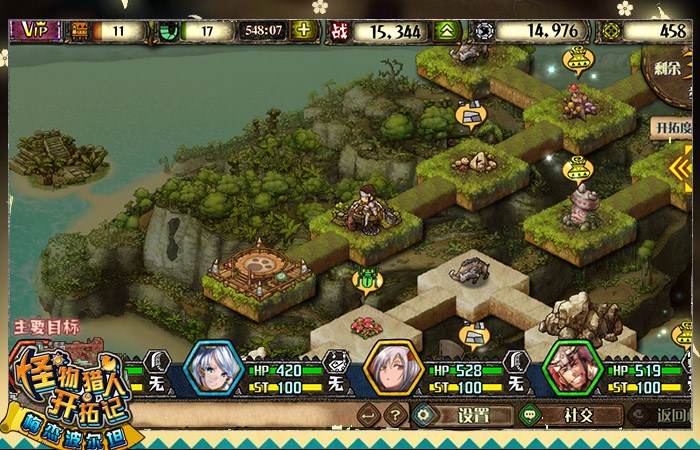Viewport: 700px width, 450px height.
Task: Open the 主要目标 main objective tracker
Action: 46,327
